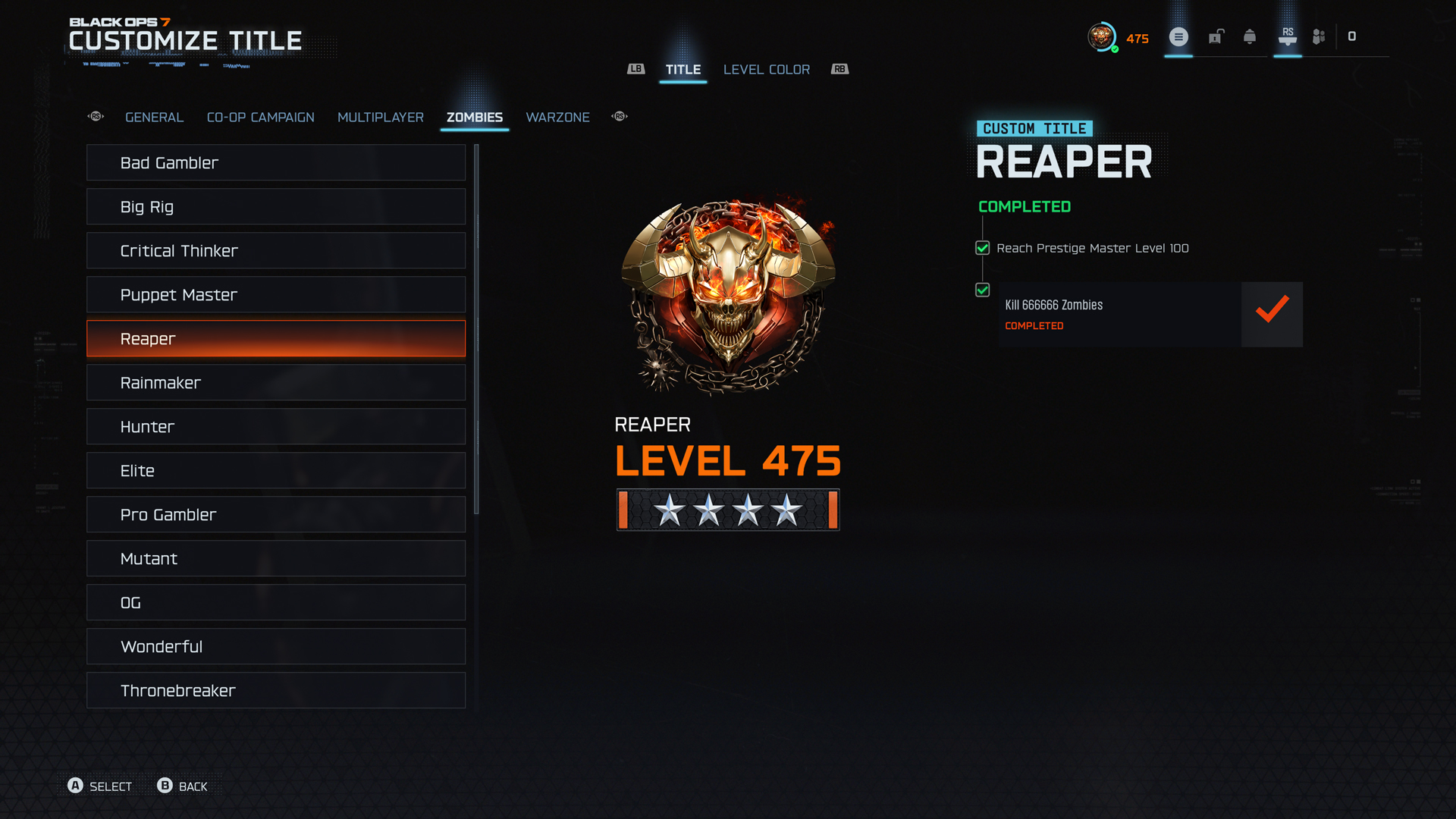
Task: Open the Co-Op Campaign category tab
Action: (x=260, y=118)
